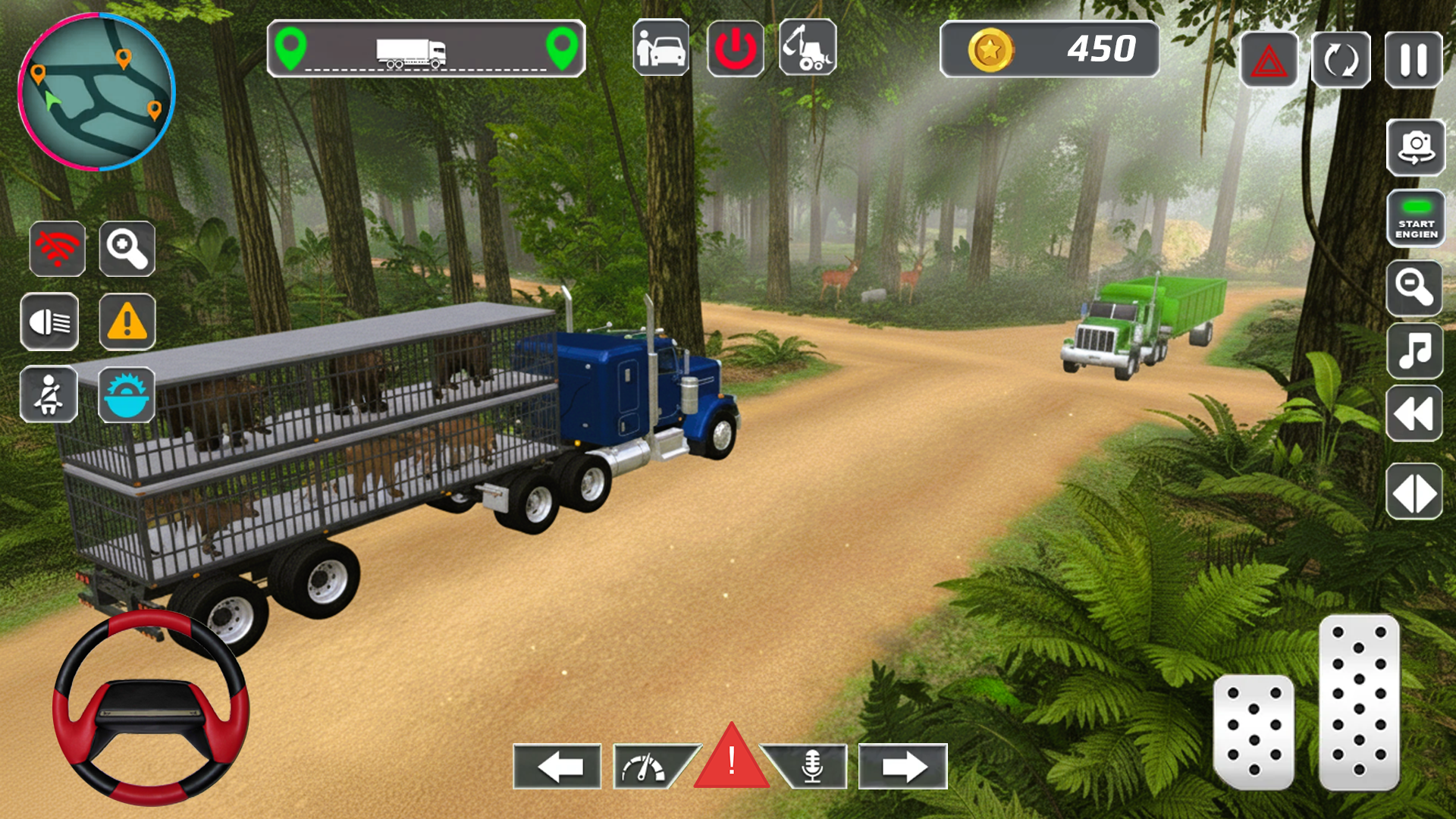The image size is (1456, 819).
Task: Select the excavator vehicle icon
Action: coord(808,49)
